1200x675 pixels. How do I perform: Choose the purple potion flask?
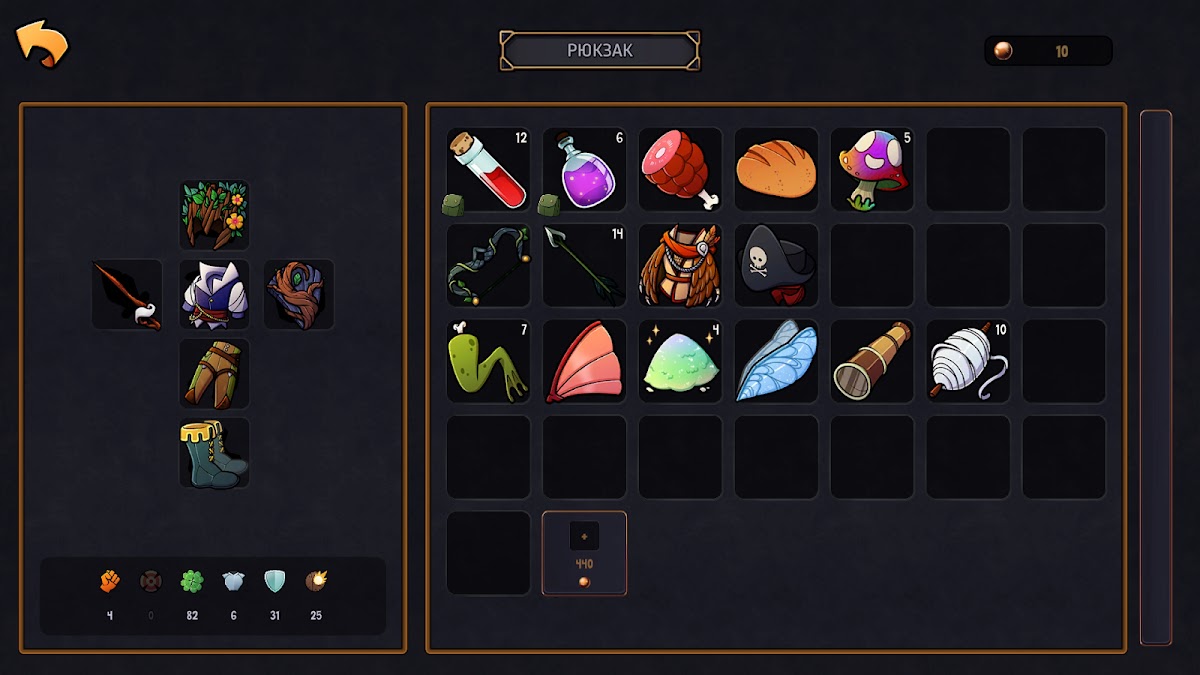tap(584, 169)
